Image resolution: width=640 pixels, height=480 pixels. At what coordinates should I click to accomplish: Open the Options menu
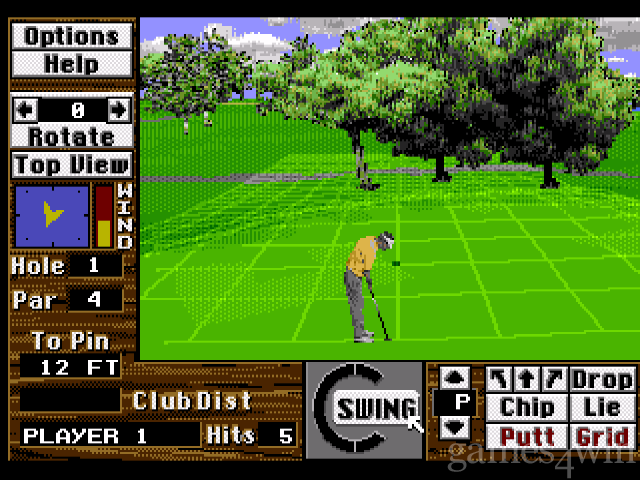point(71,36)
